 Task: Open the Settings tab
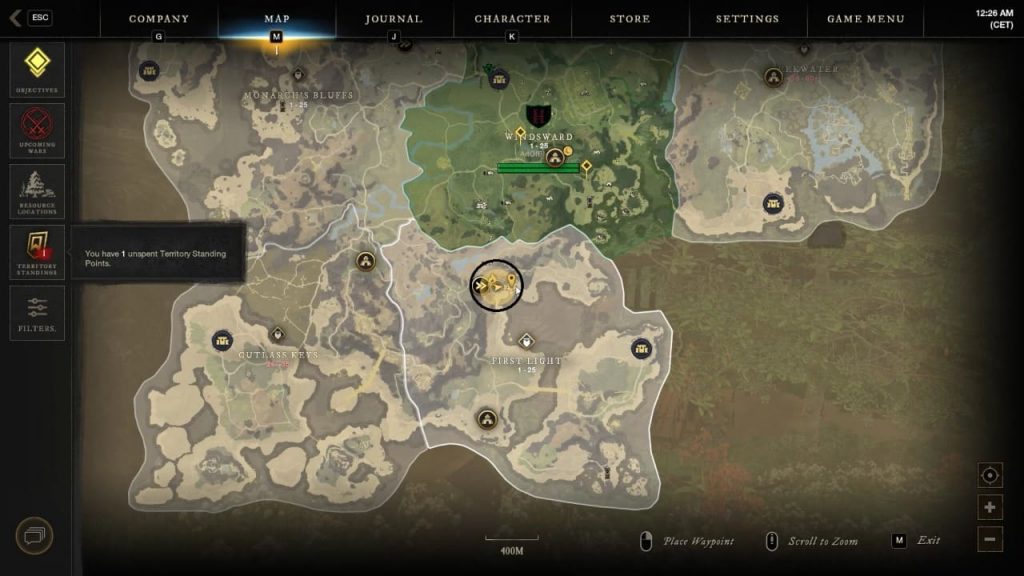[x=747, y=19]
